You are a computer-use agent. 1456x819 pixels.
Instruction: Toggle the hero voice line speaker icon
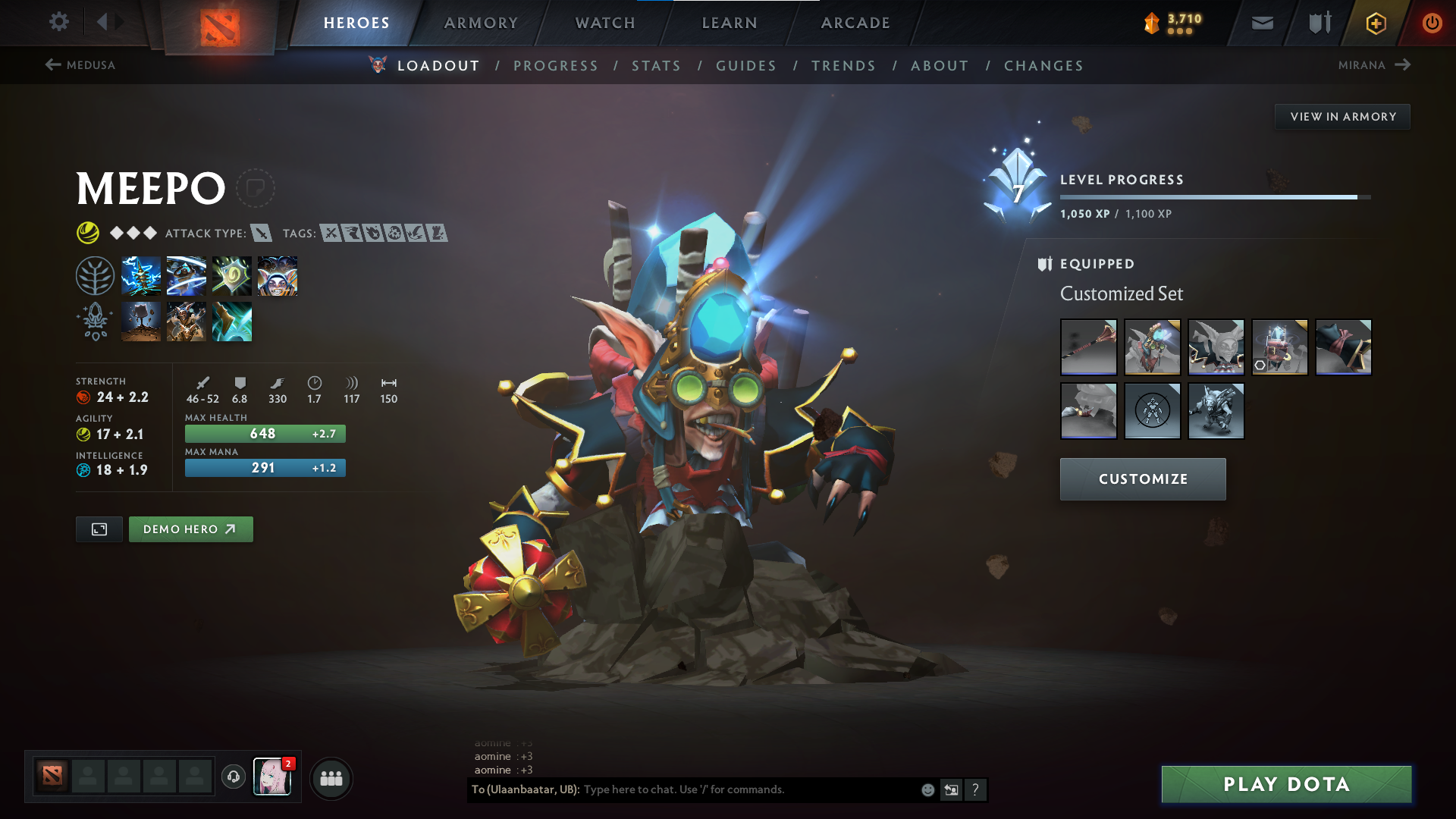(x=233, y=778)
